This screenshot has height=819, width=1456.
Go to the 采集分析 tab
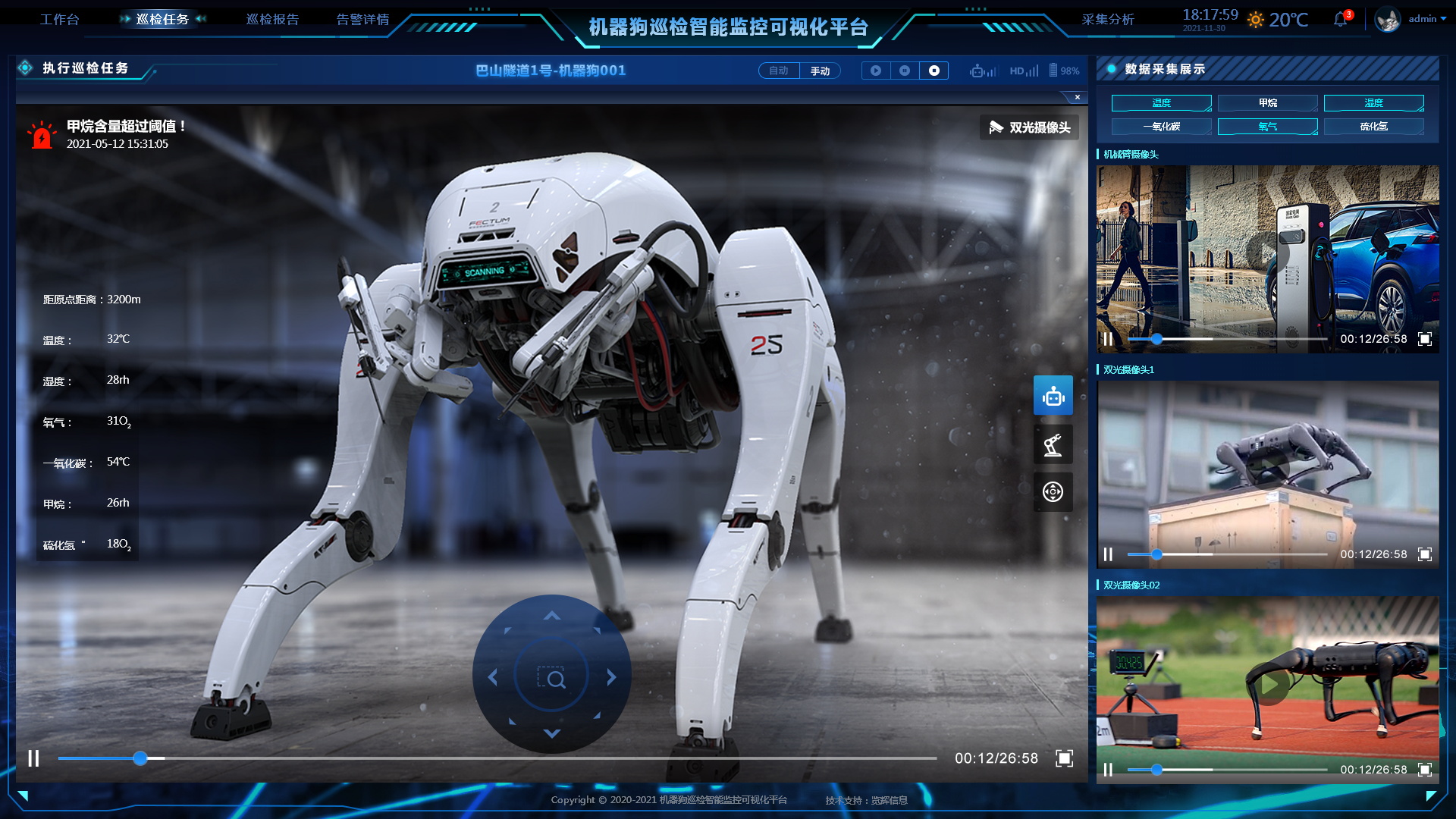click(x=1107, y=20)
